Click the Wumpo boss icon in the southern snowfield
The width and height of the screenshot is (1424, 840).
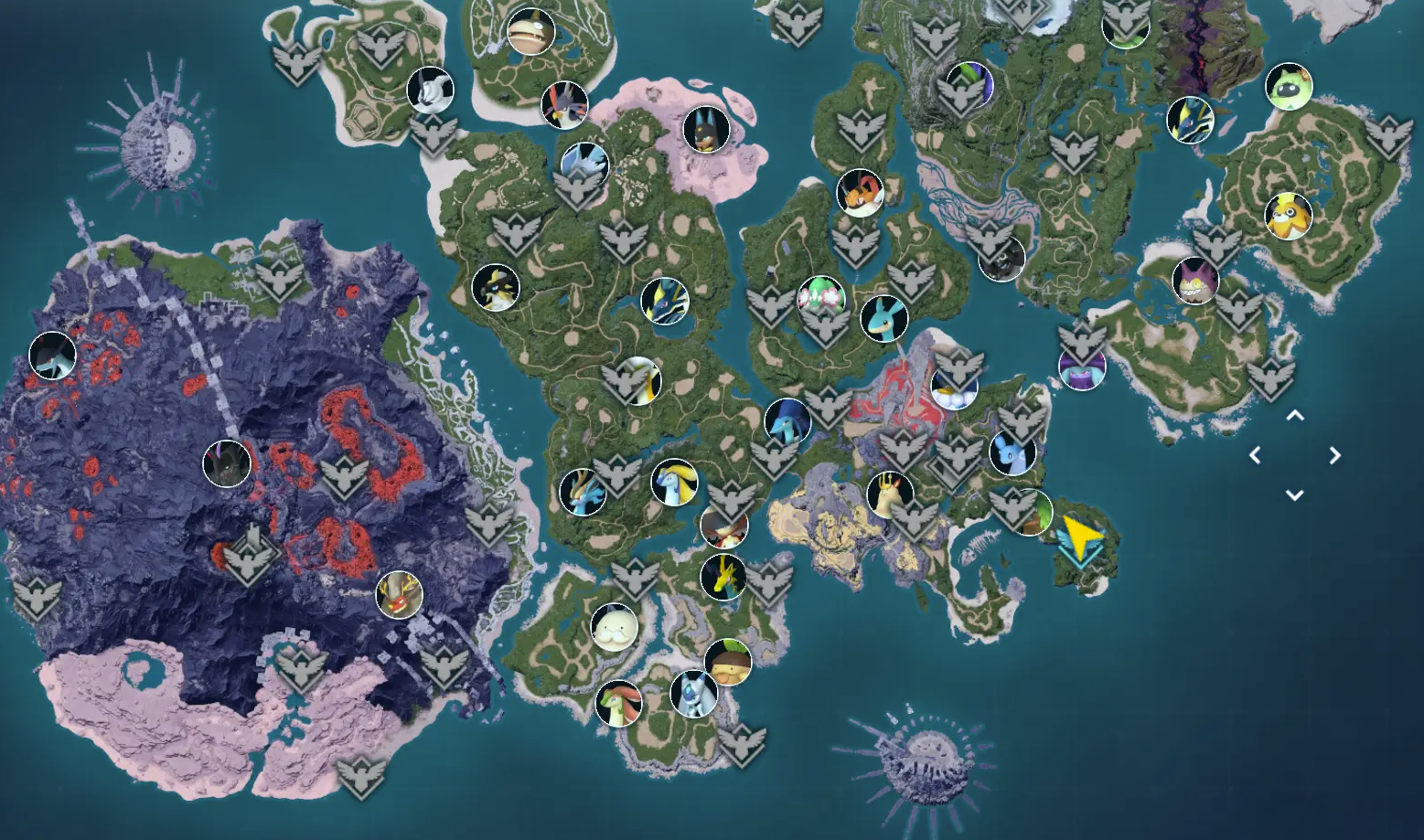[615, 627]
